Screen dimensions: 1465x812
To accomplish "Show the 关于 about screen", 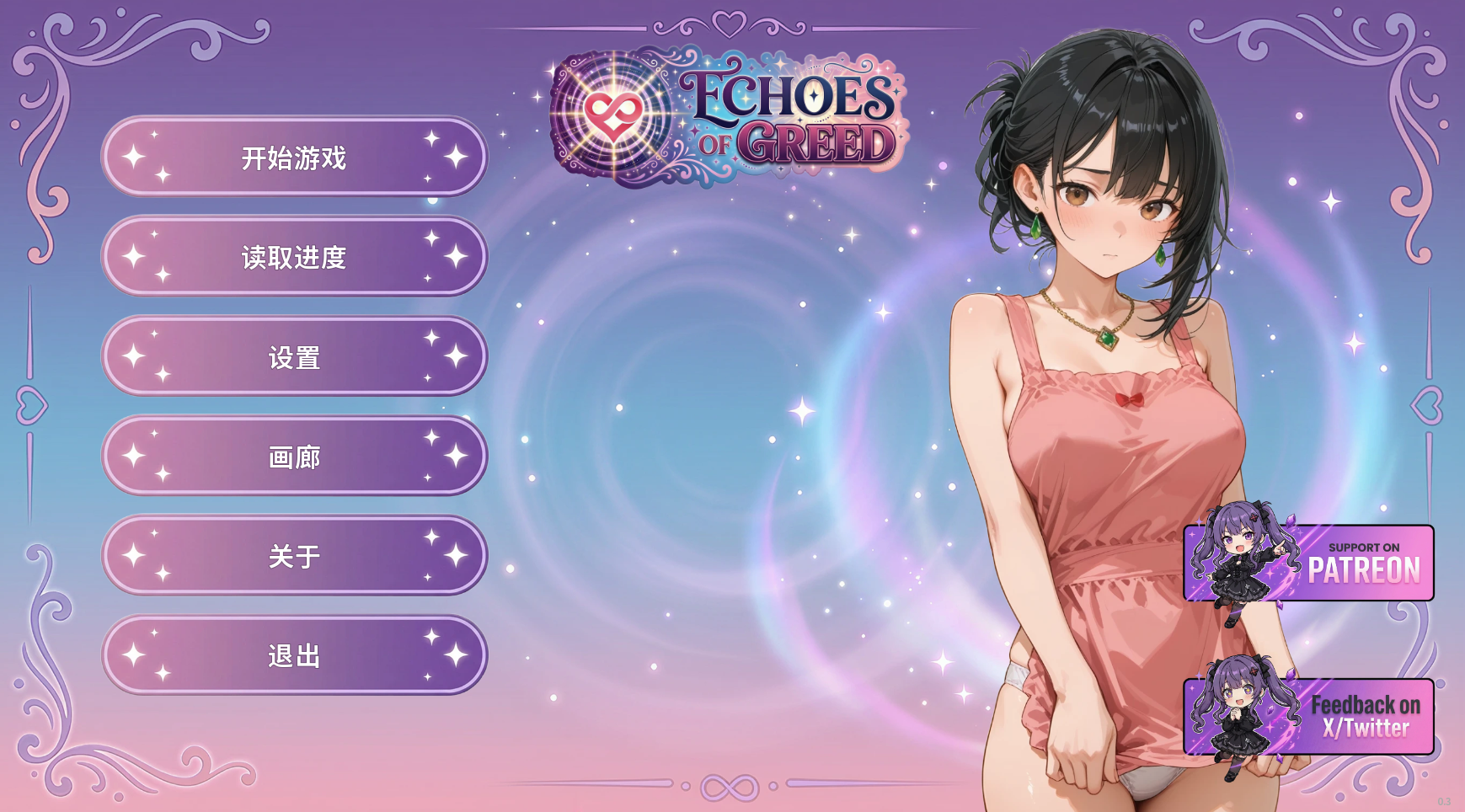I will pos(294,556).
